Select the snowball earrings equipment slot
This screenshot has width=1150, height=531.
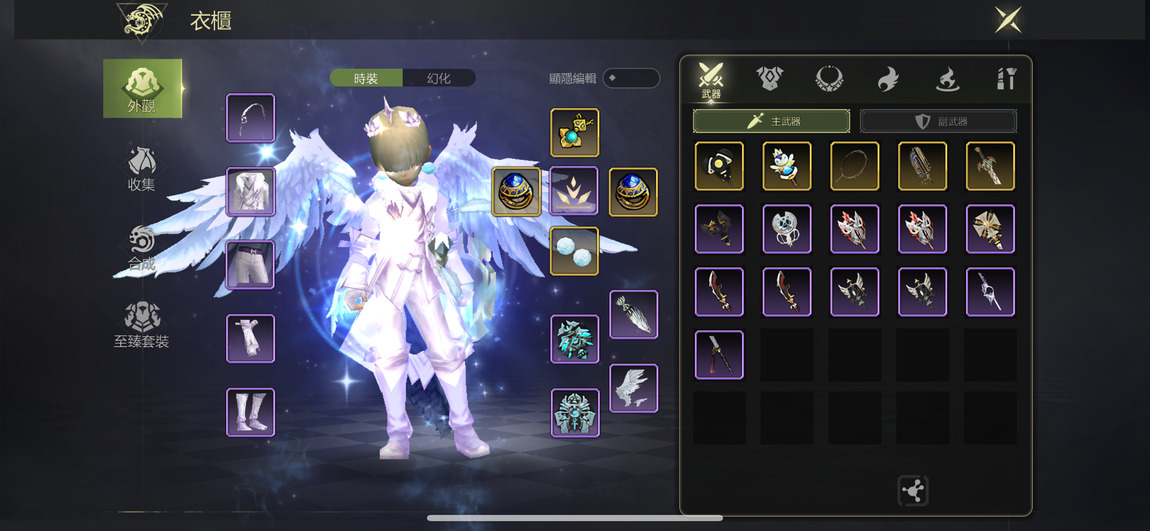point(574,251)
